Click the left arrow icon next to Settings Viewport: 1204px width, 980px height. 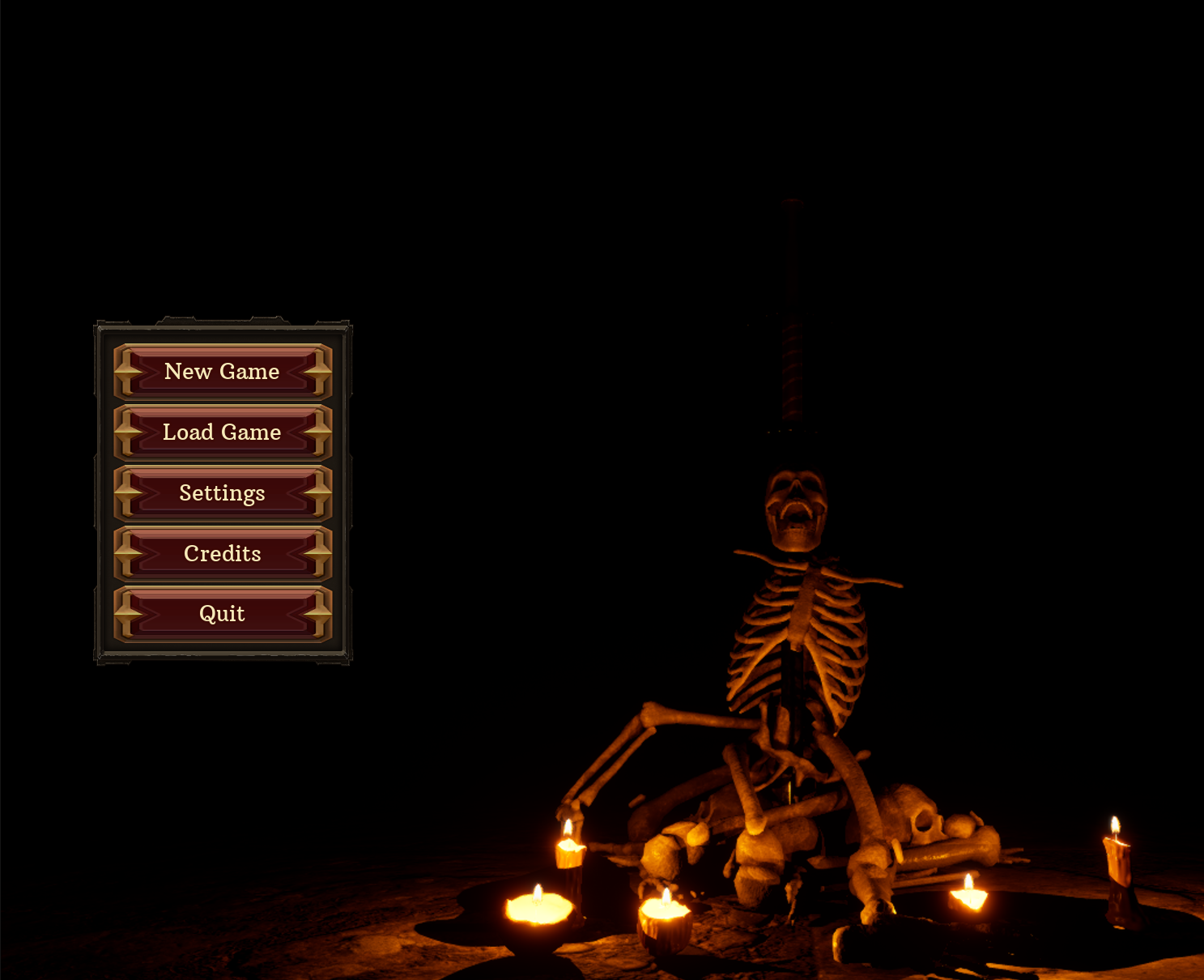pos(127,493)
